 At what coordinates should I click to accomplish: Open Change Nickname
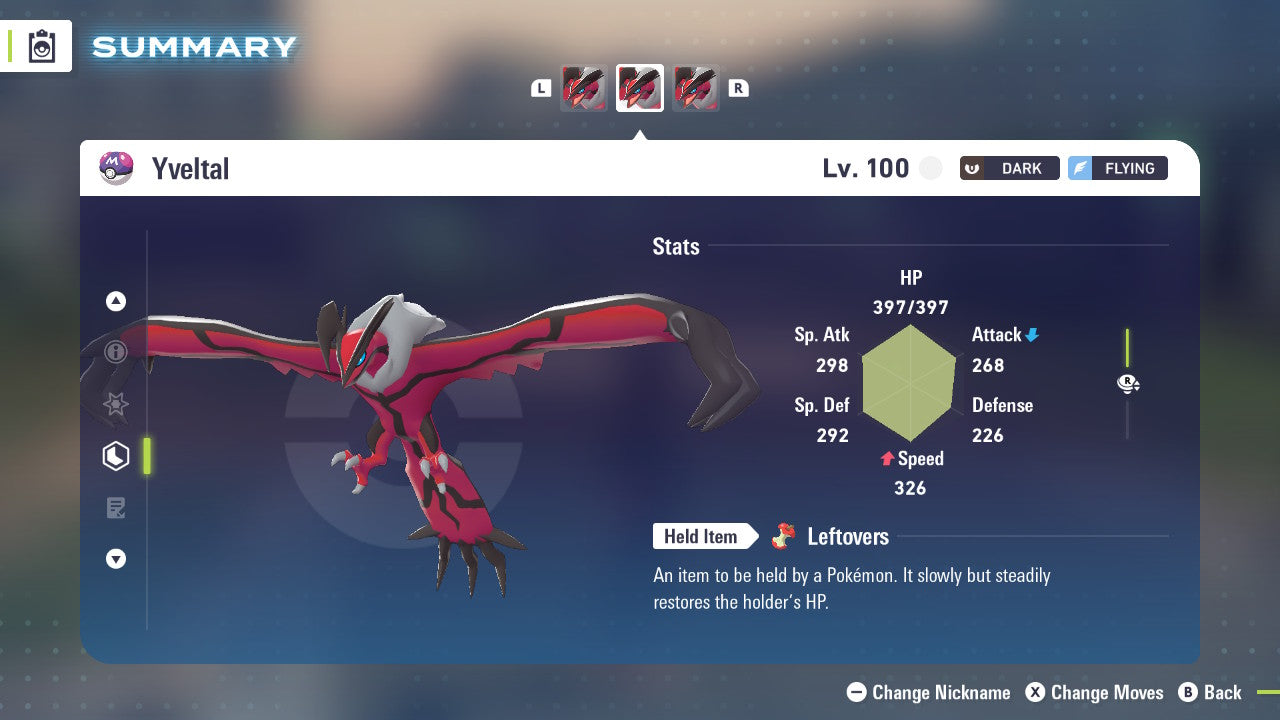(928, 692)
